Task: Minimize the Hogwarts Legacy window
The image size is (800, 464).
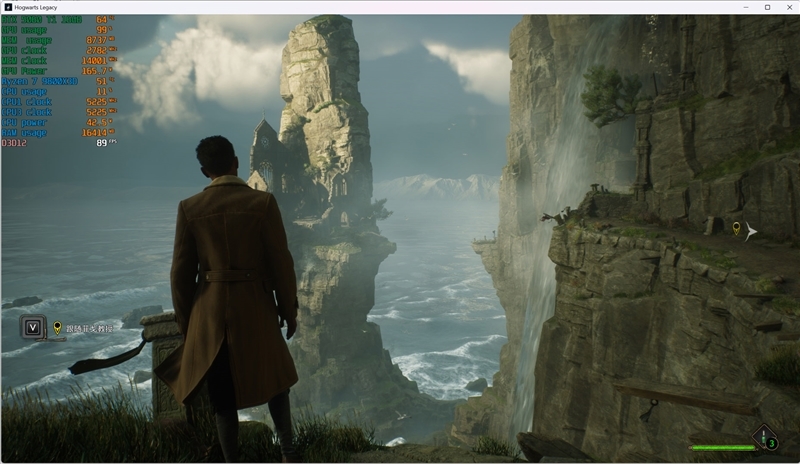Action: 747,7
